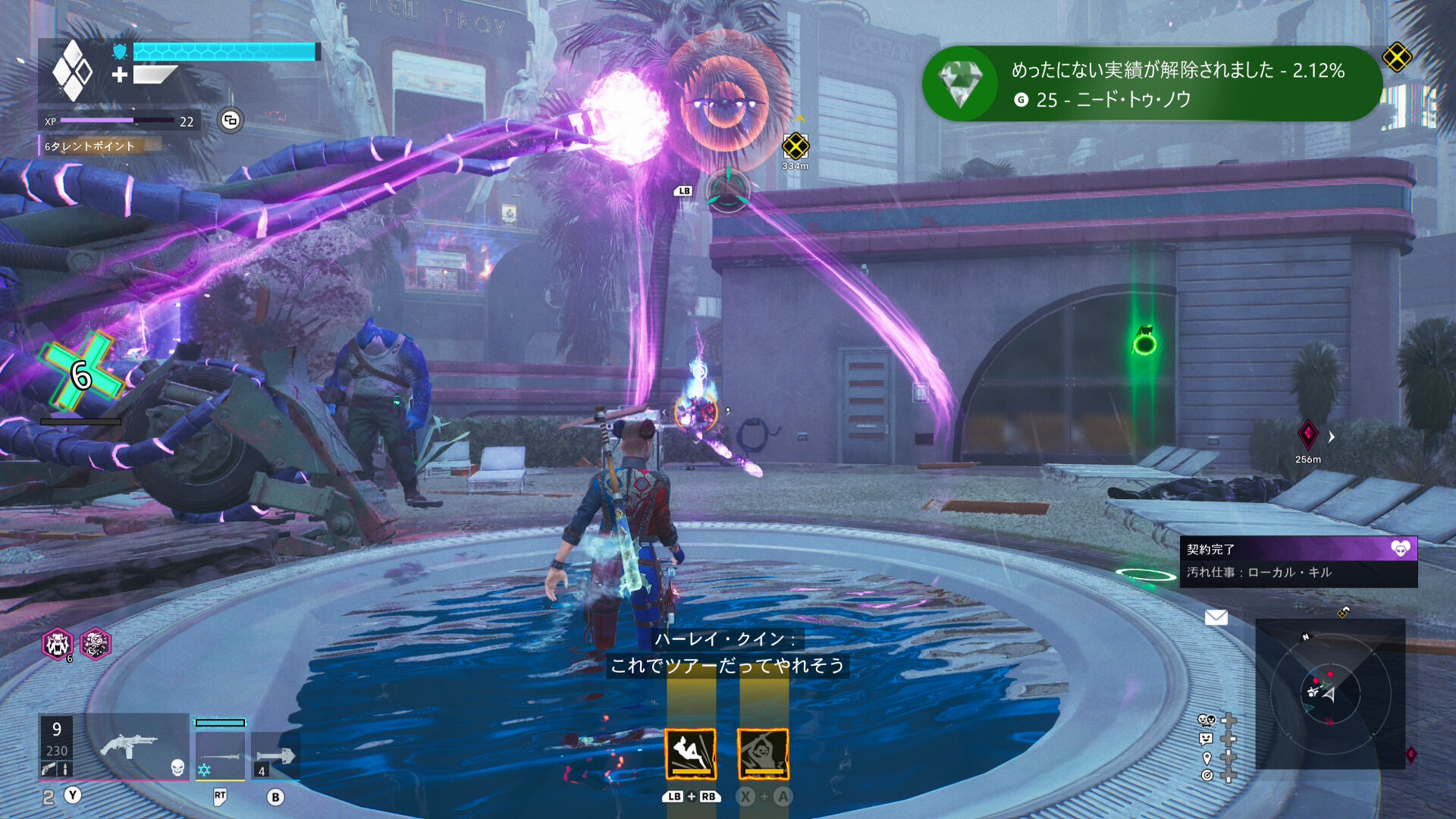Screen dimensions: 1456x819
Task: Click the map pin shortcut icon
Action: coord(1207,758)
